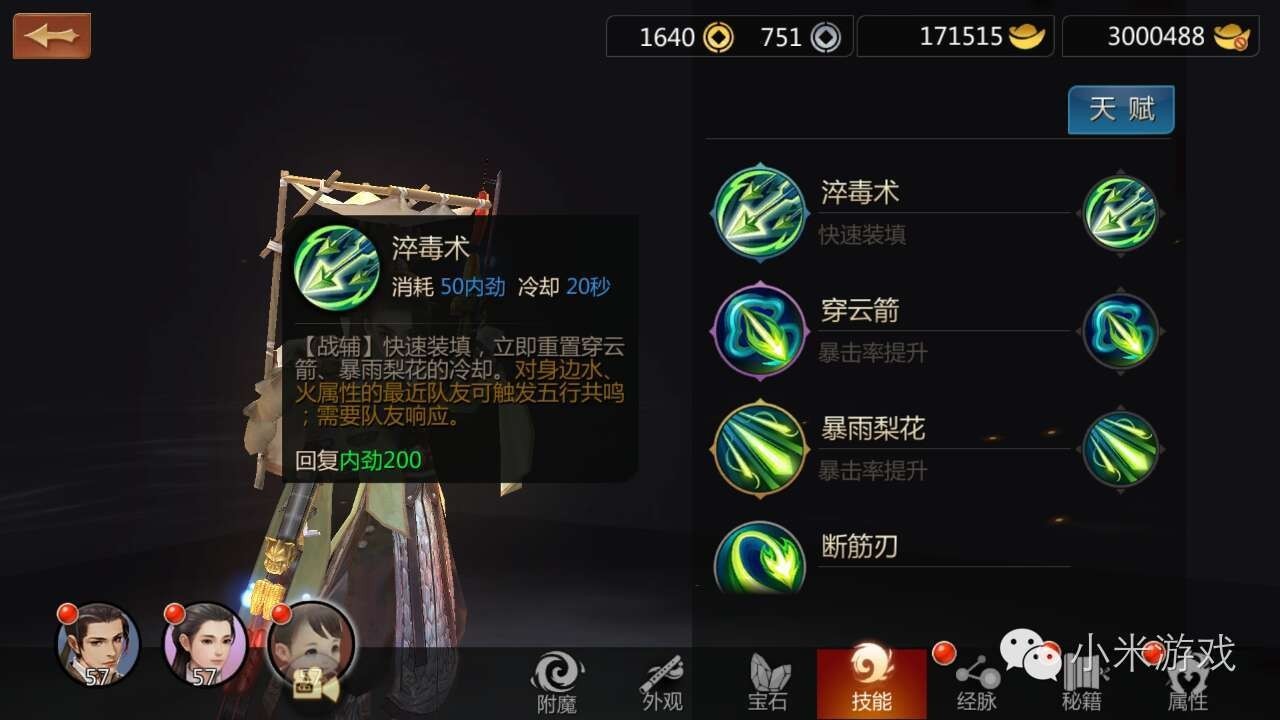Click the coin balance showing 1640

(668, 36)
